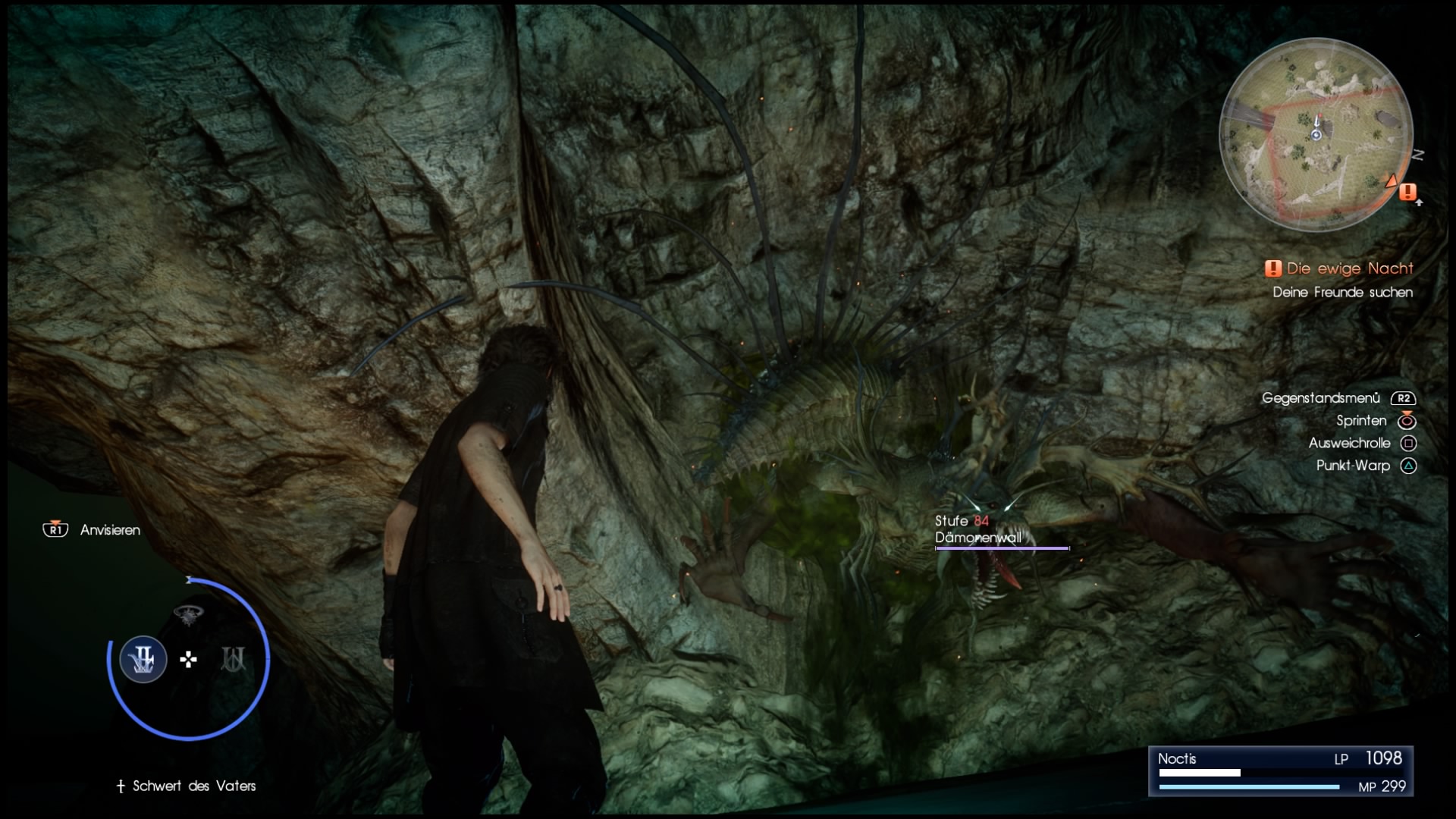Click the Stufe 84 enemy level label
1456x819 pixels.
961,521
